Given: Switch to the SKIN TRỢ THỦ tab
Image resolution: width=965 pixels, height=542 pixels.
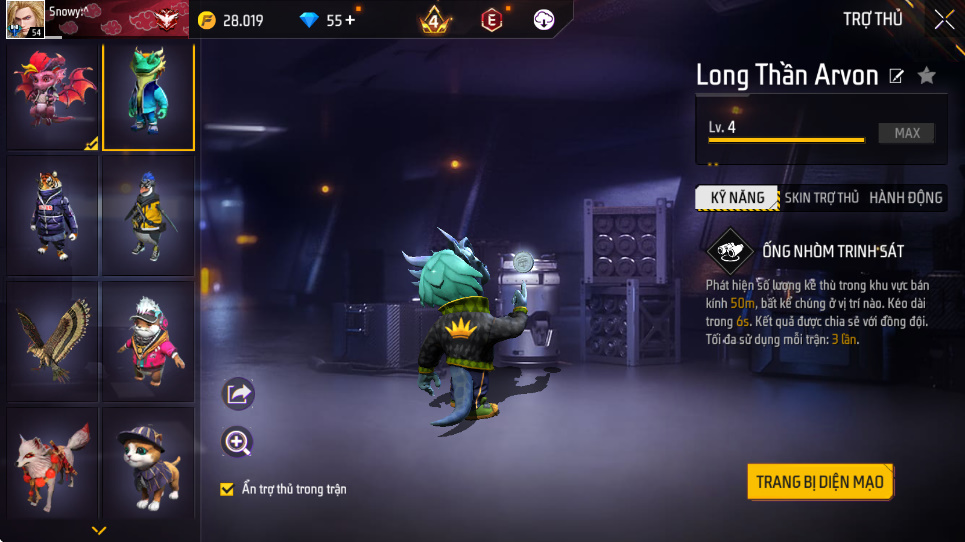Looking at the screenshot, I should (x=821, y=198).
